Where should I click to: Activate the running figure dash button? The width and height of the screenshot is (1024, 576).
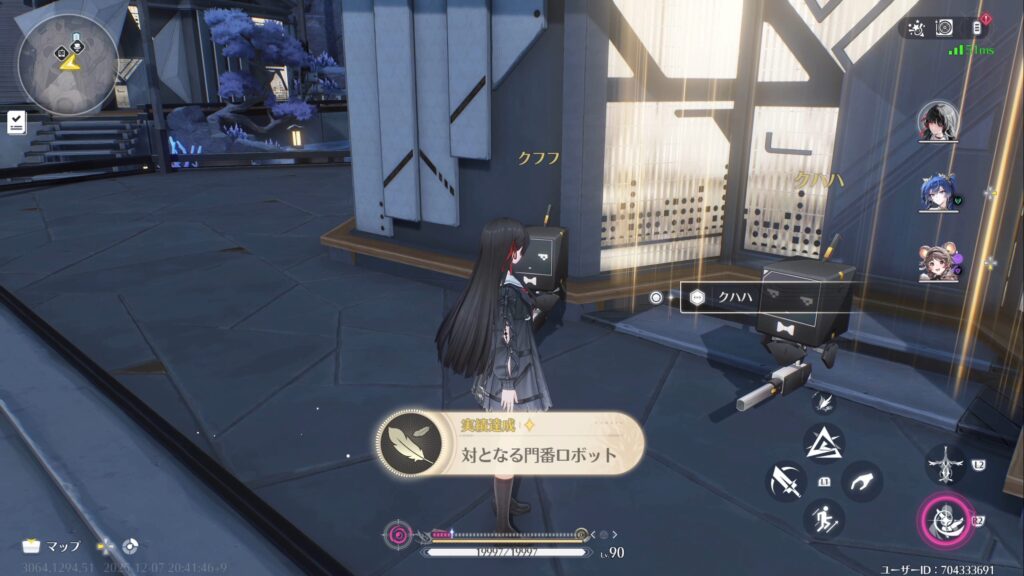824,518
